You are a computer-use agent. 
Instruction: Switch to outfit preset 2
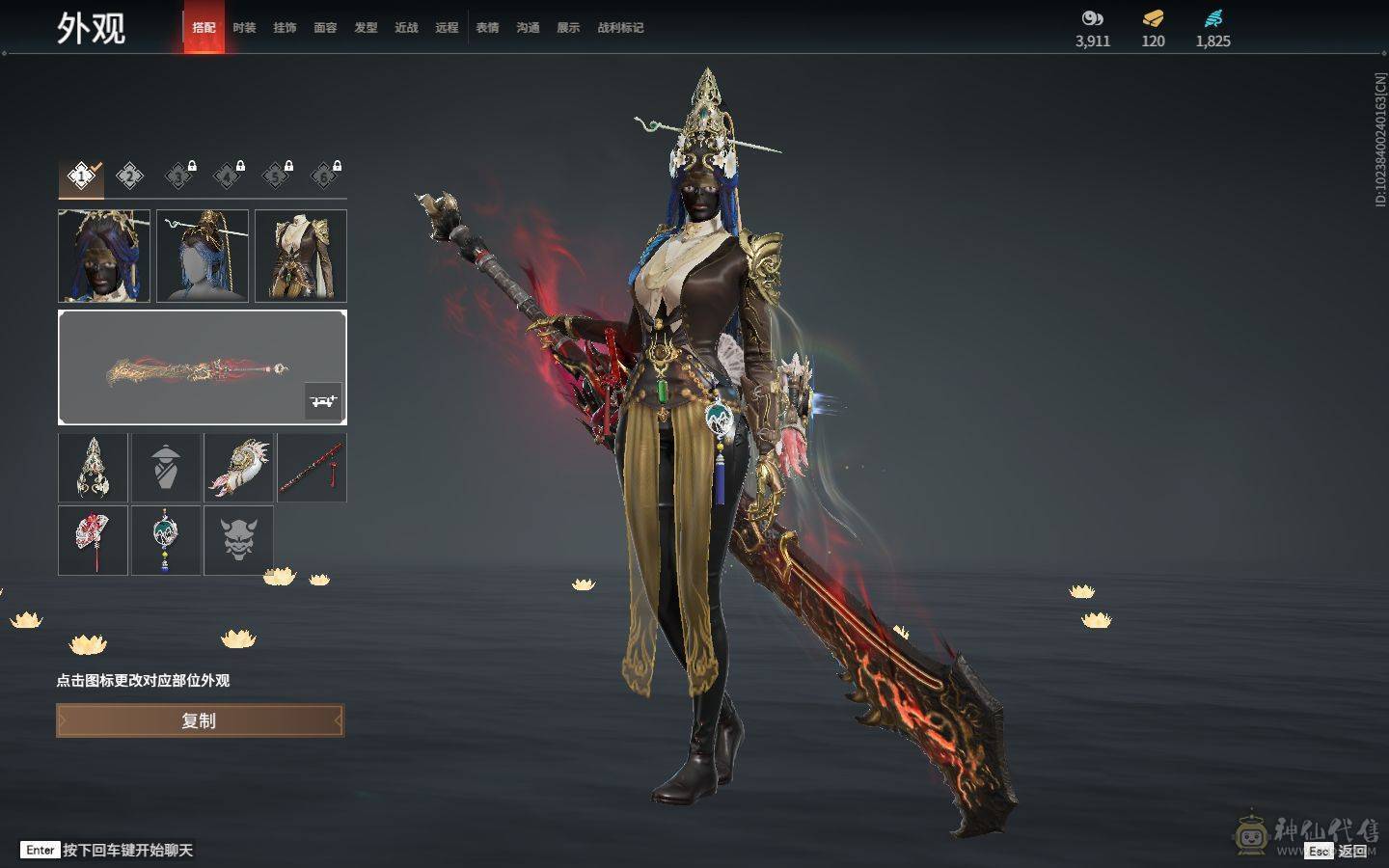130,176
